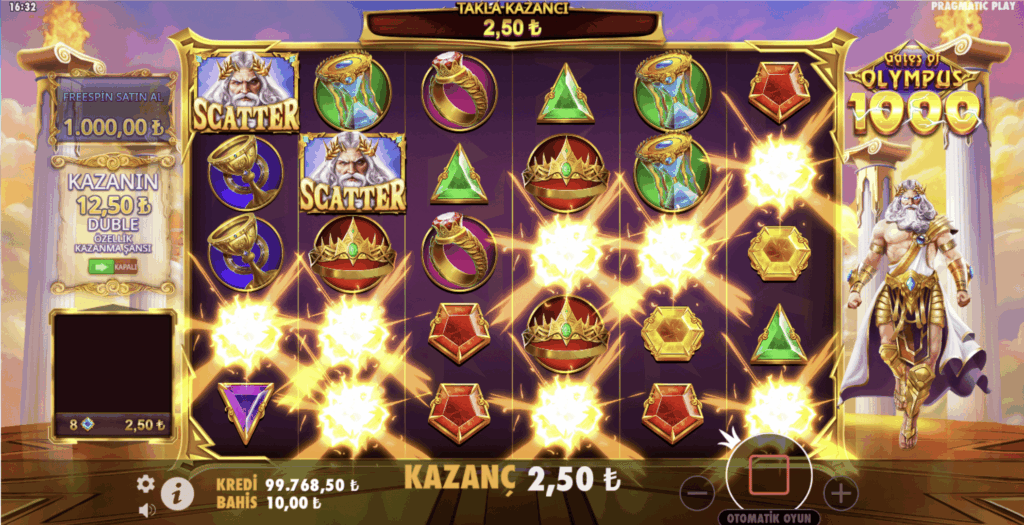Increase the bet with plus button
This screenshot has height=525, width=1024.
click(841, 492)
